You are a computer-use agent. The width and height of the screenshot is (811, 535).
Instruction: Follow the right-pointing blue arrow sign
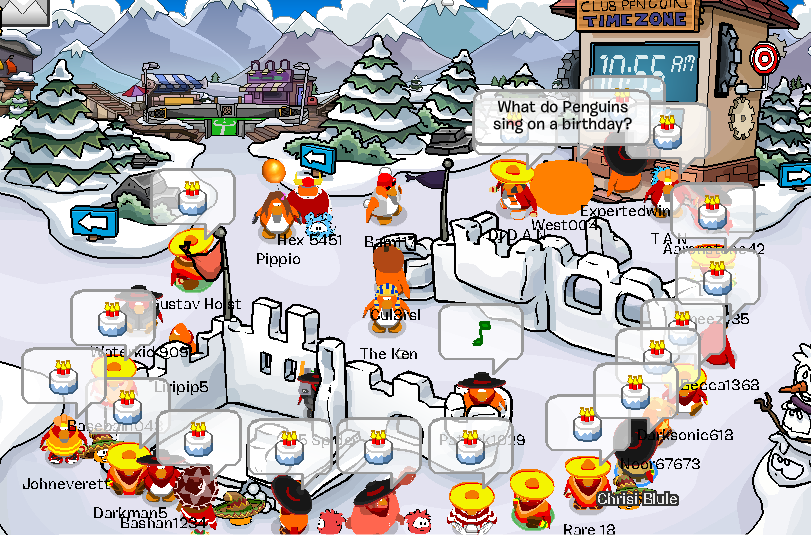(797, 175)
